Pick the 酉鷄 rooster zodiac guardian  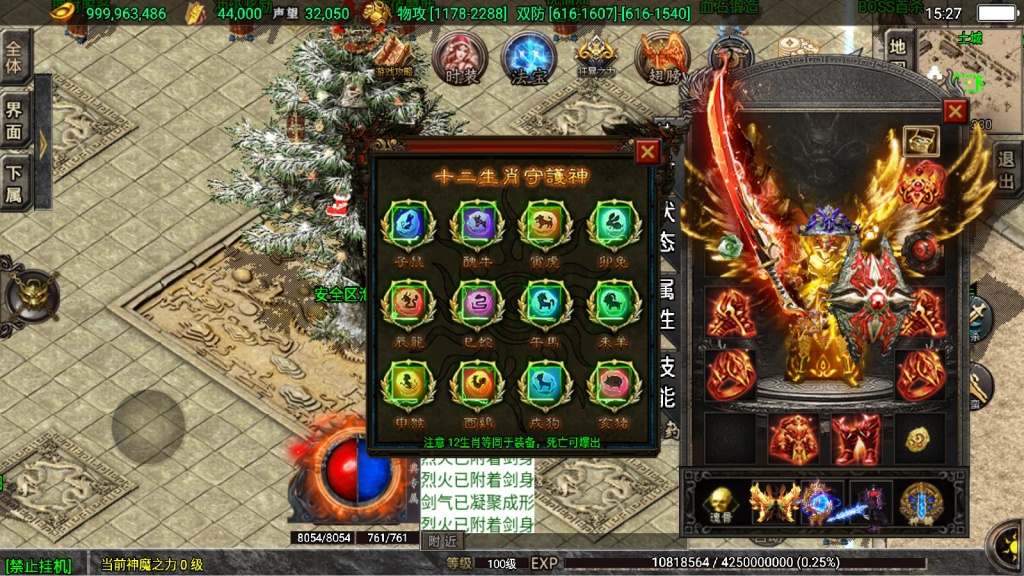pos(475,385)
